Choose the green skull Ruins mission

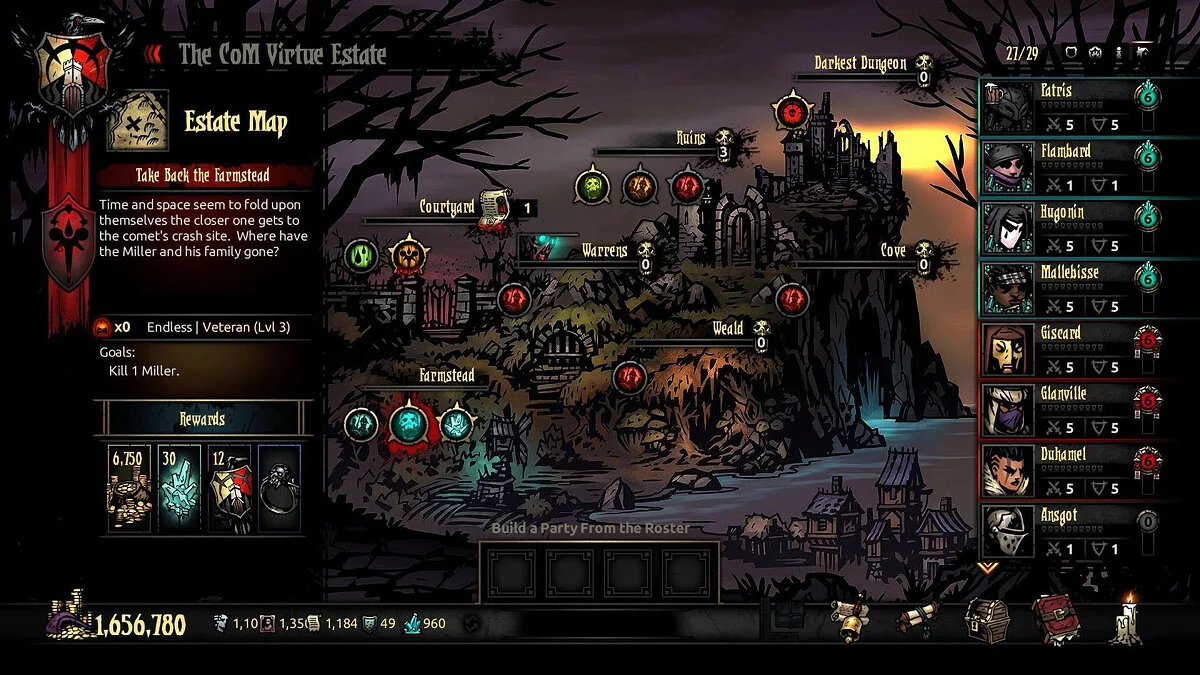click(x=593, y=185)
